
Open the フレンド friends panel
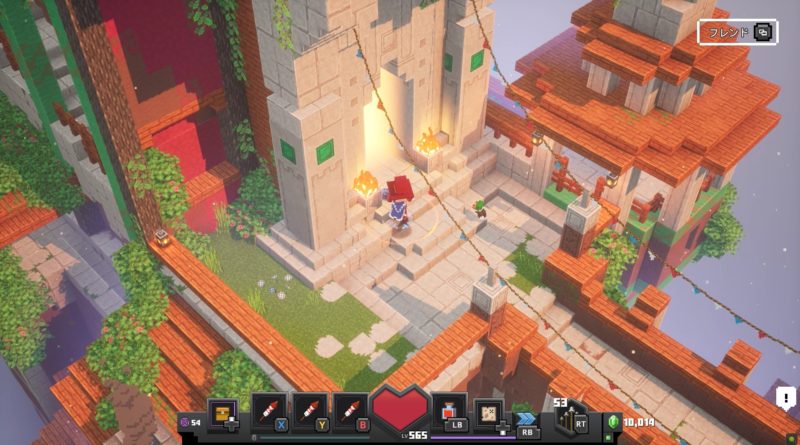[738, 31]
